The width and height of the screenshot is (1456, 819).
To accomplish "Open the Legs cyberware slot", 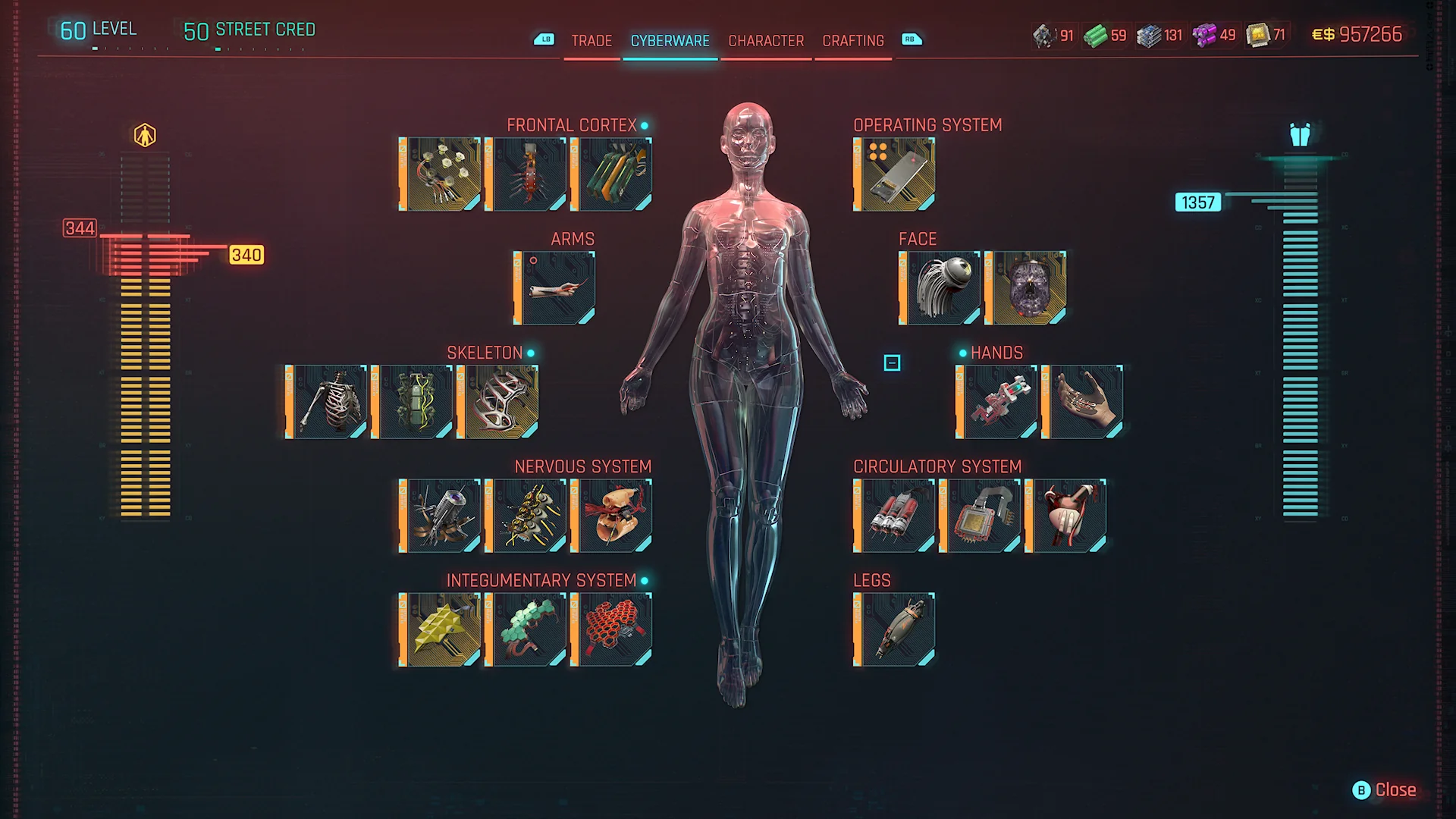I will click(895, 629).
